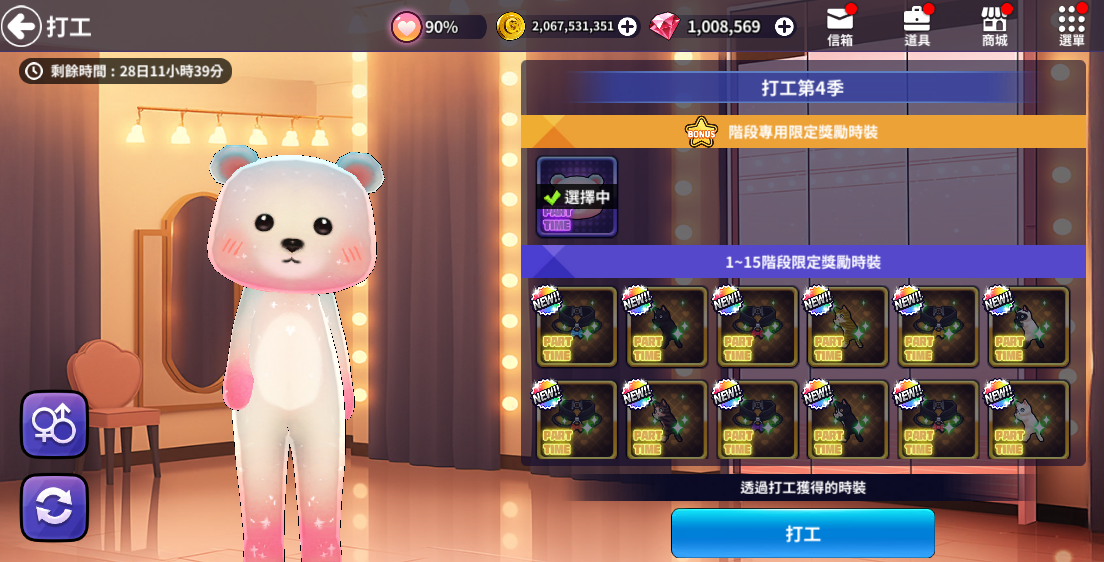Screen dimensions: 1104x562
Task: Pick the white cat costume
Action: 1029,420
